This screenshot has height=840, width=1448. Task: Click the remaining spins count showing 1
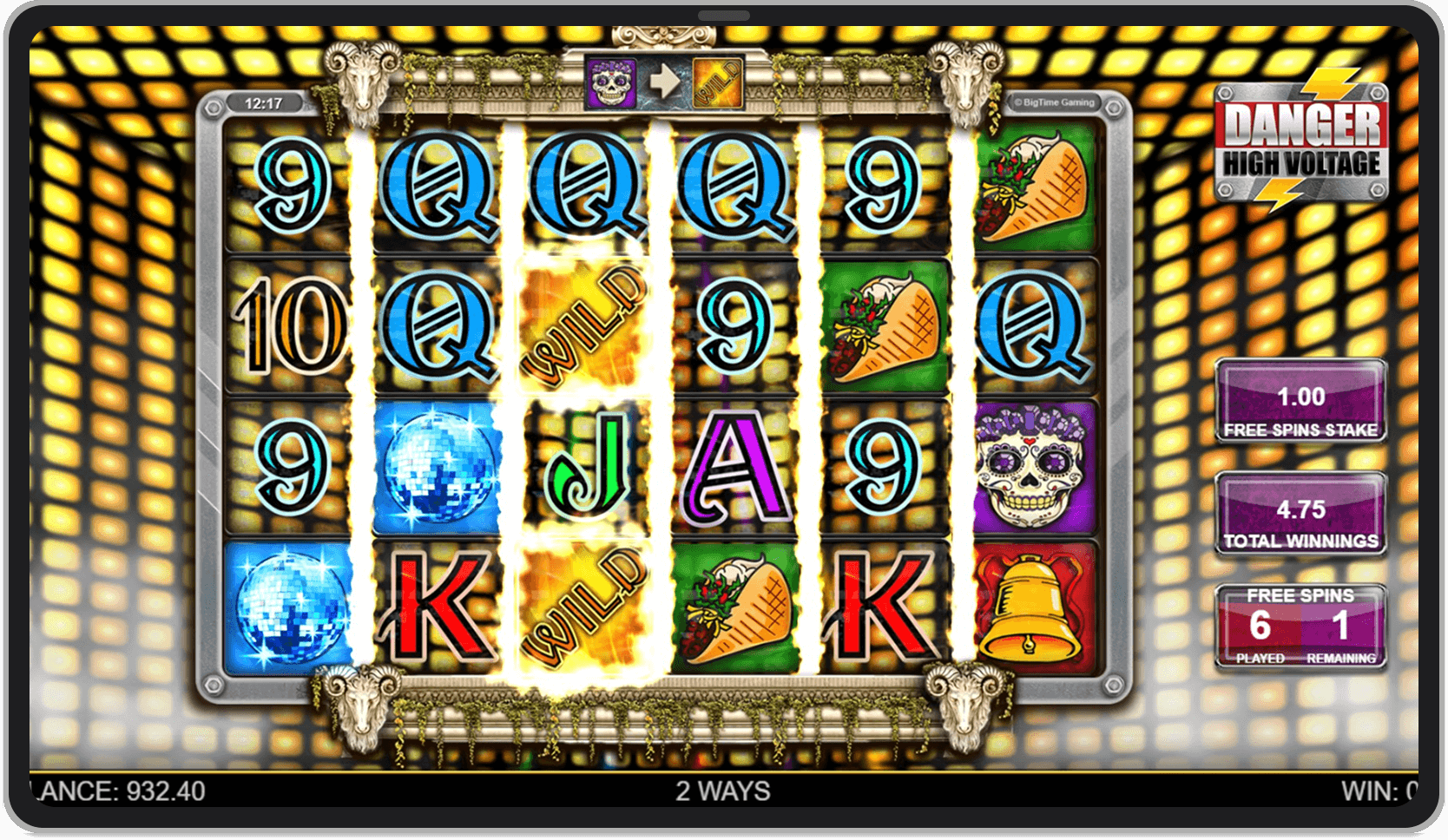[x=1341, y=624]
